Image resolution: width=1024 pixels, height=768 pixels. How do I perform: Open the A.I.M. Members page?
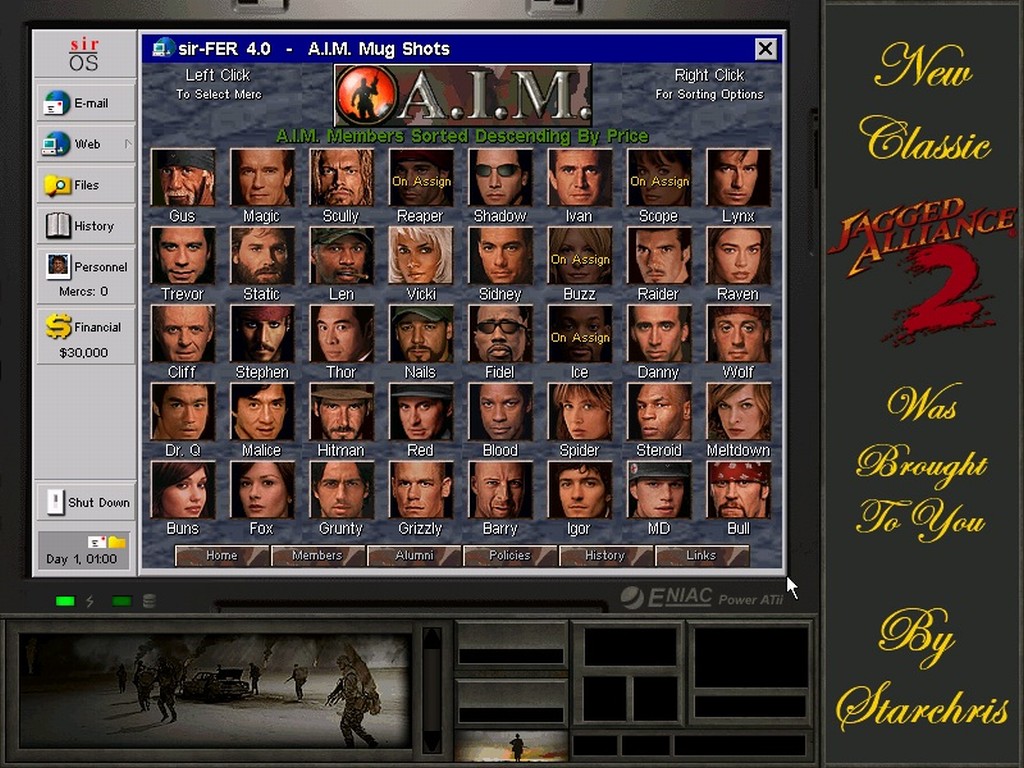[317, 556]
